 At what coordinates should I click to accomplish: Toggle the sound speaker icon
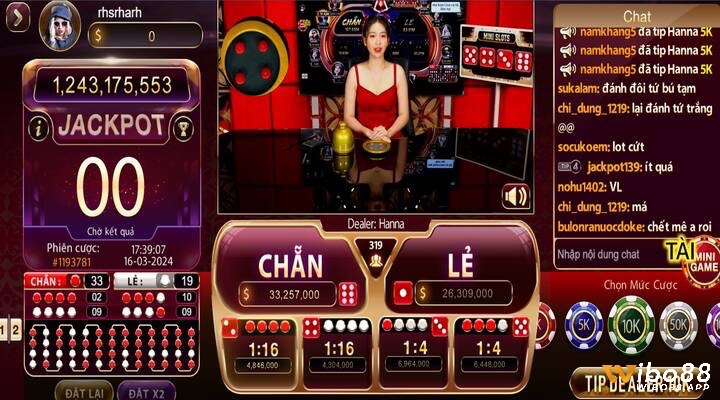coord(516,196)
